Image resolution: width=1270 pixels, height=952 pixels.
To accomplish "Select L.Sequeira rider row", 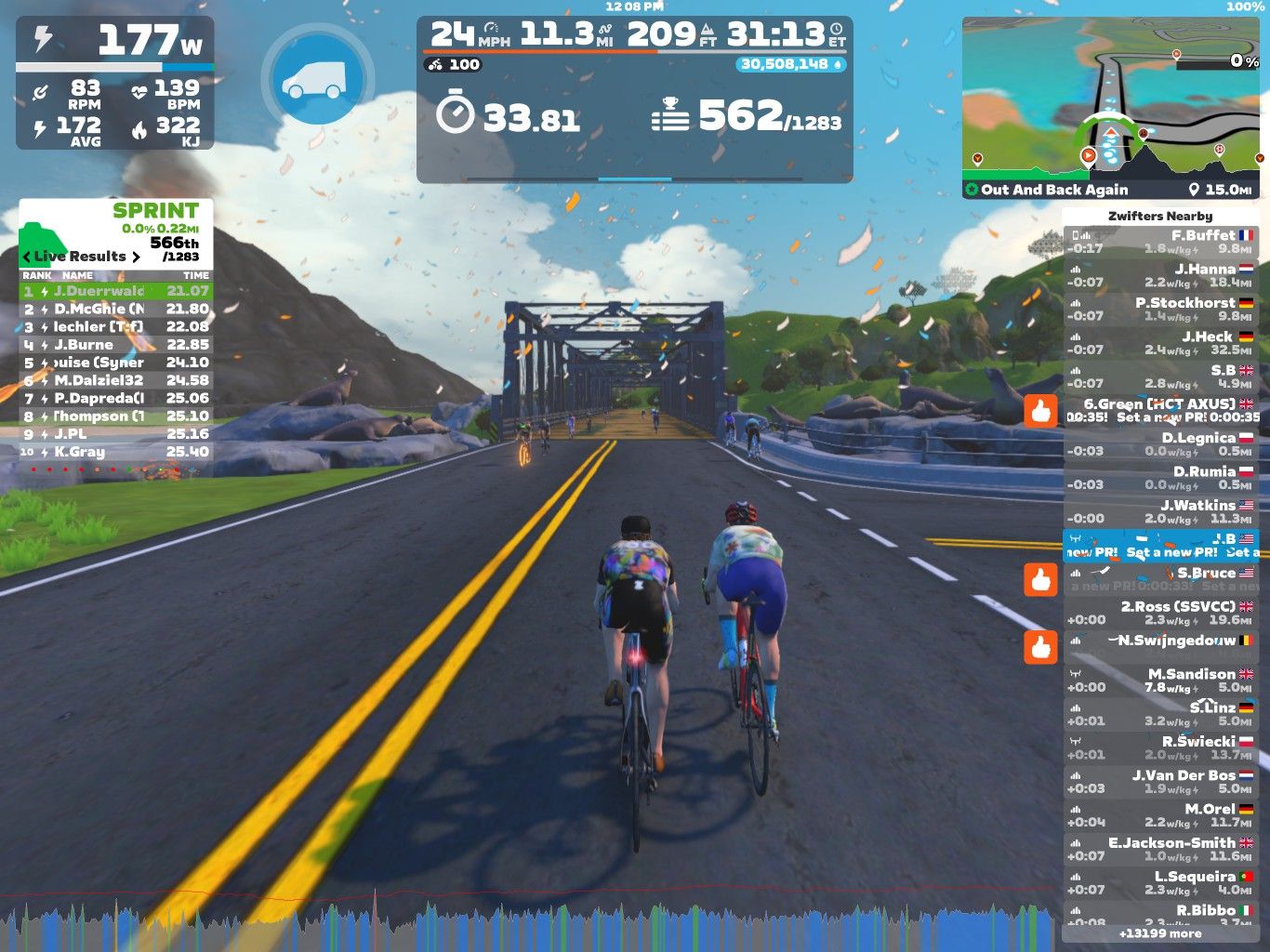I will [x=1160, y=883].
